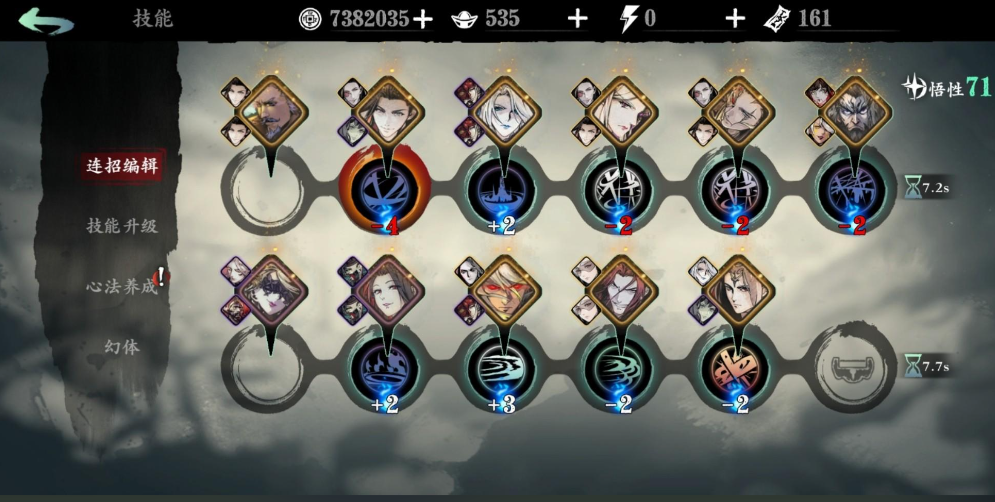This screenshot has height=502, width=995.
Task: Open the 技能升级 tab
Action: click(122, 226)
